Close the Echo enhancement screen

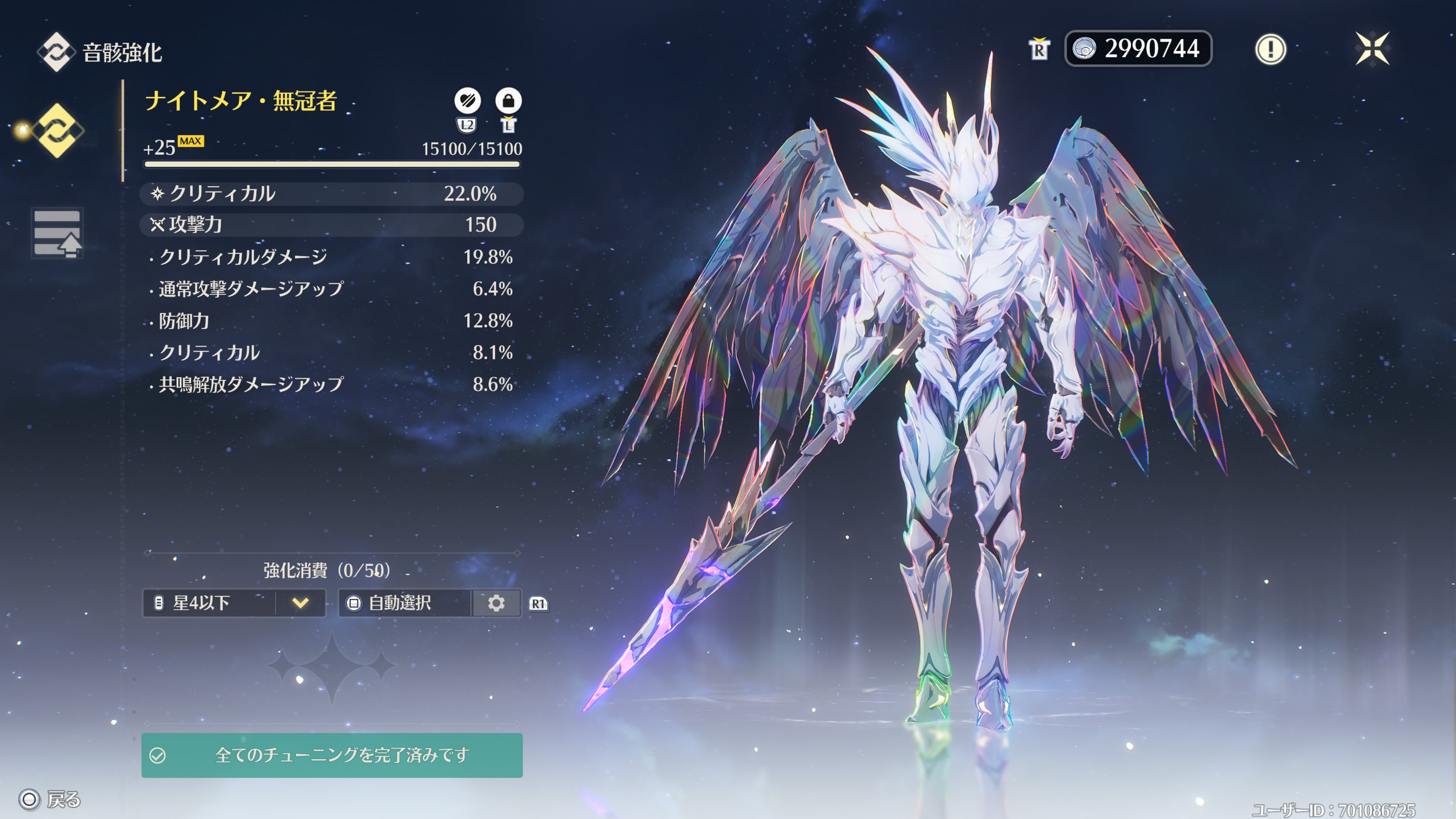coord(1372,49)
